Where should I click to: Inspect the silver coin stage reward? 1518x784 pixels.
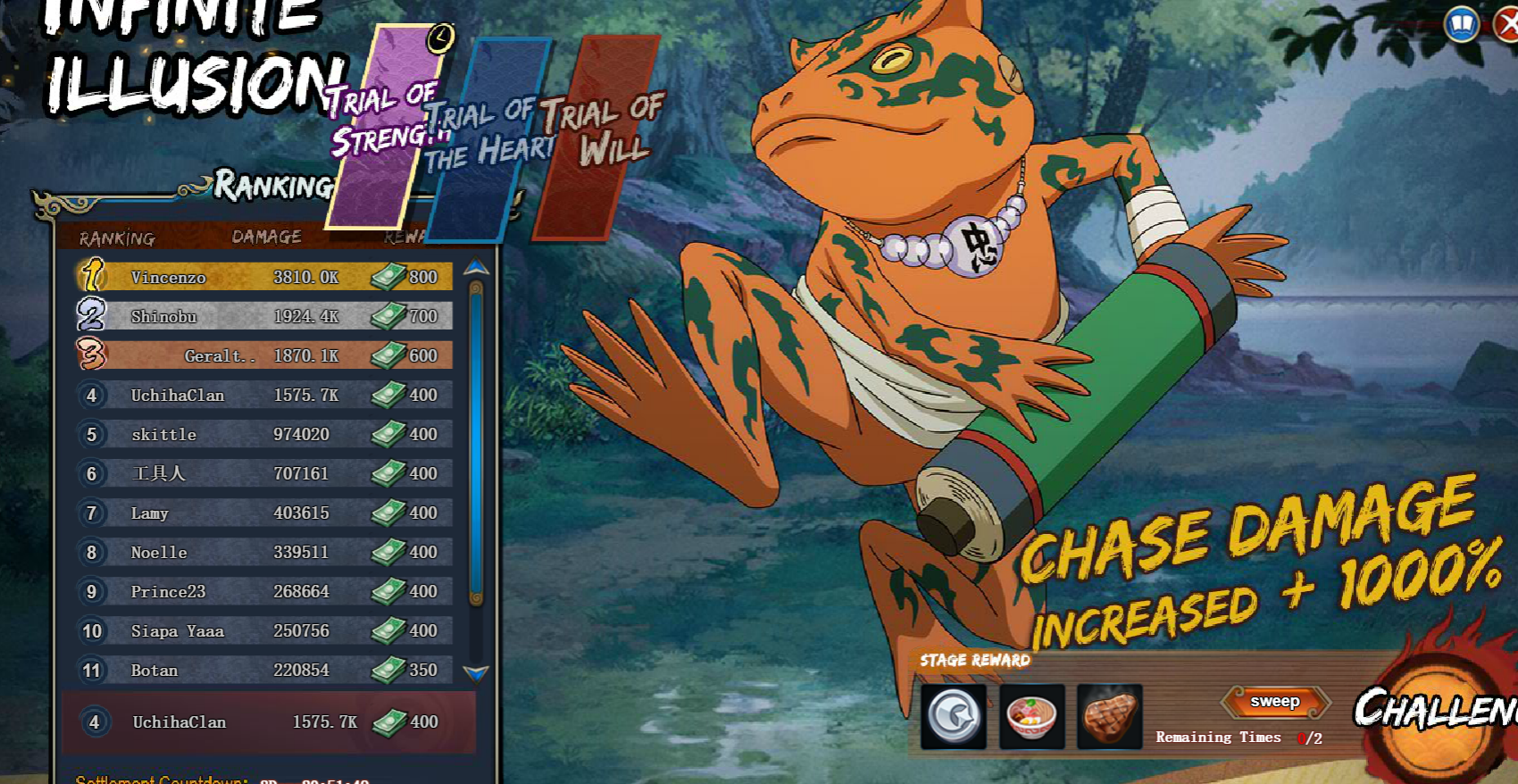(954, 716)
